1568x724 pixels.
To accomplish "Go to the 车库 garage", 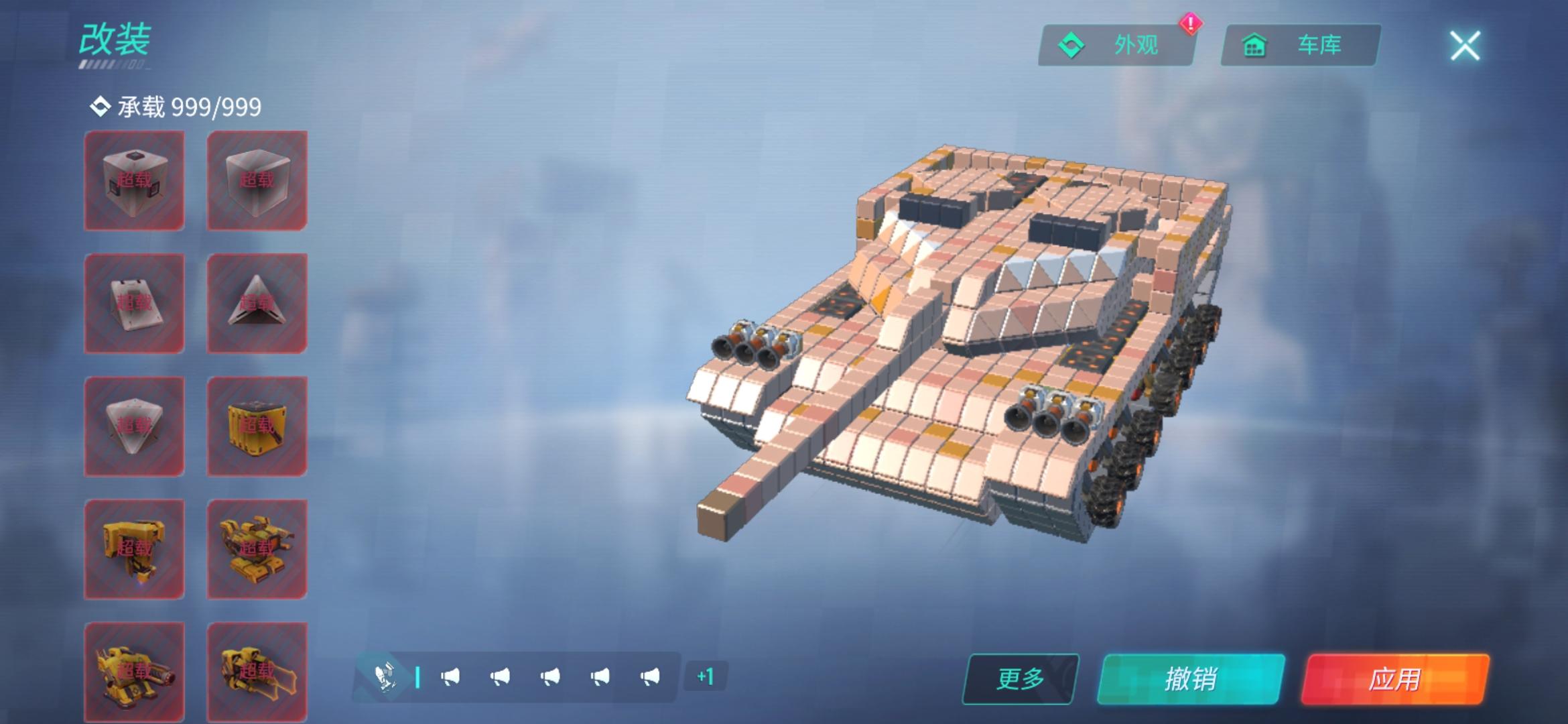I will coord(1300,46).
